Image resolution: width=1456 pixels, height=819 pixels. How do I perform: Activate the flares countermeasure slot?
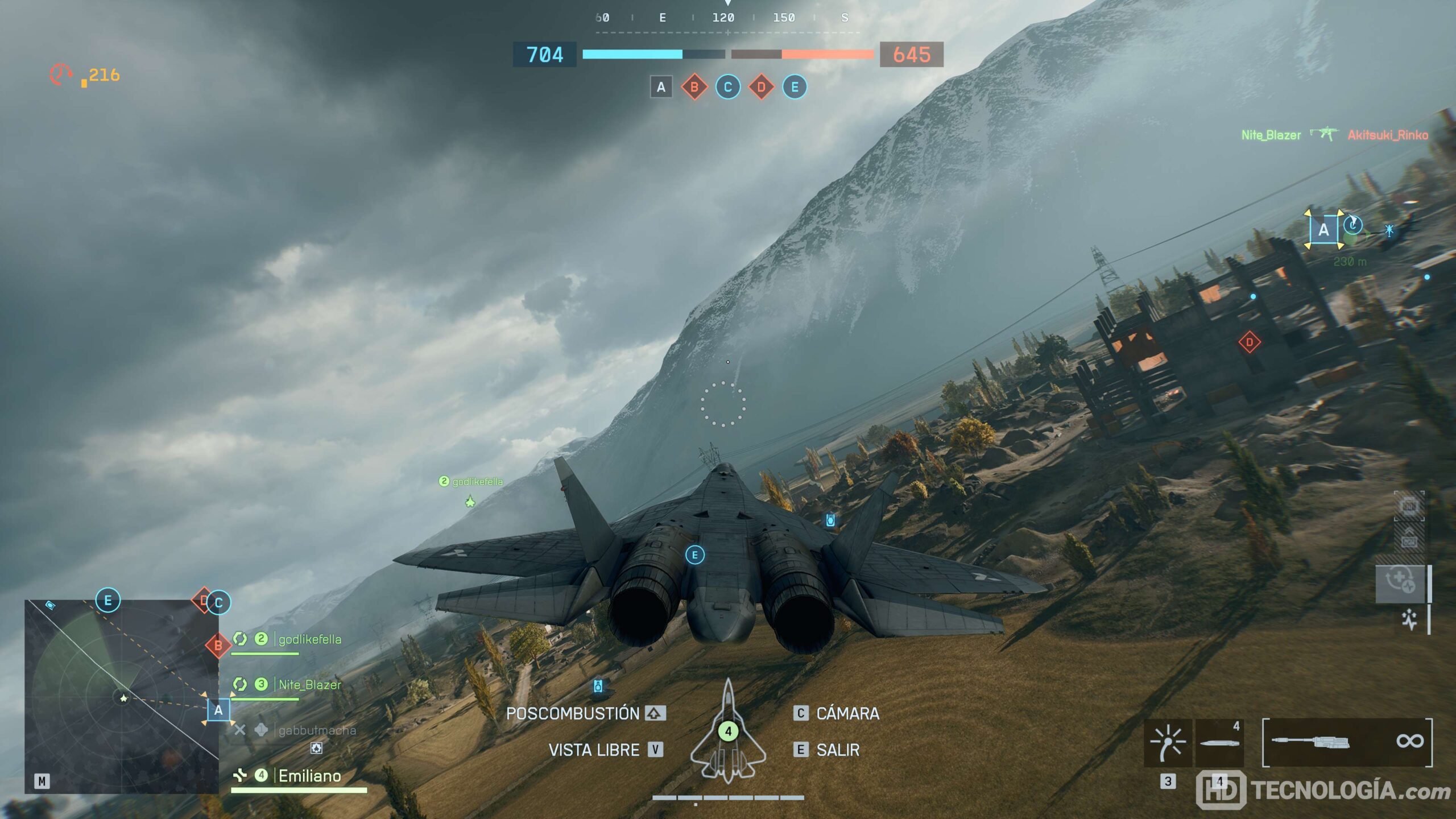click(1168, 742)
